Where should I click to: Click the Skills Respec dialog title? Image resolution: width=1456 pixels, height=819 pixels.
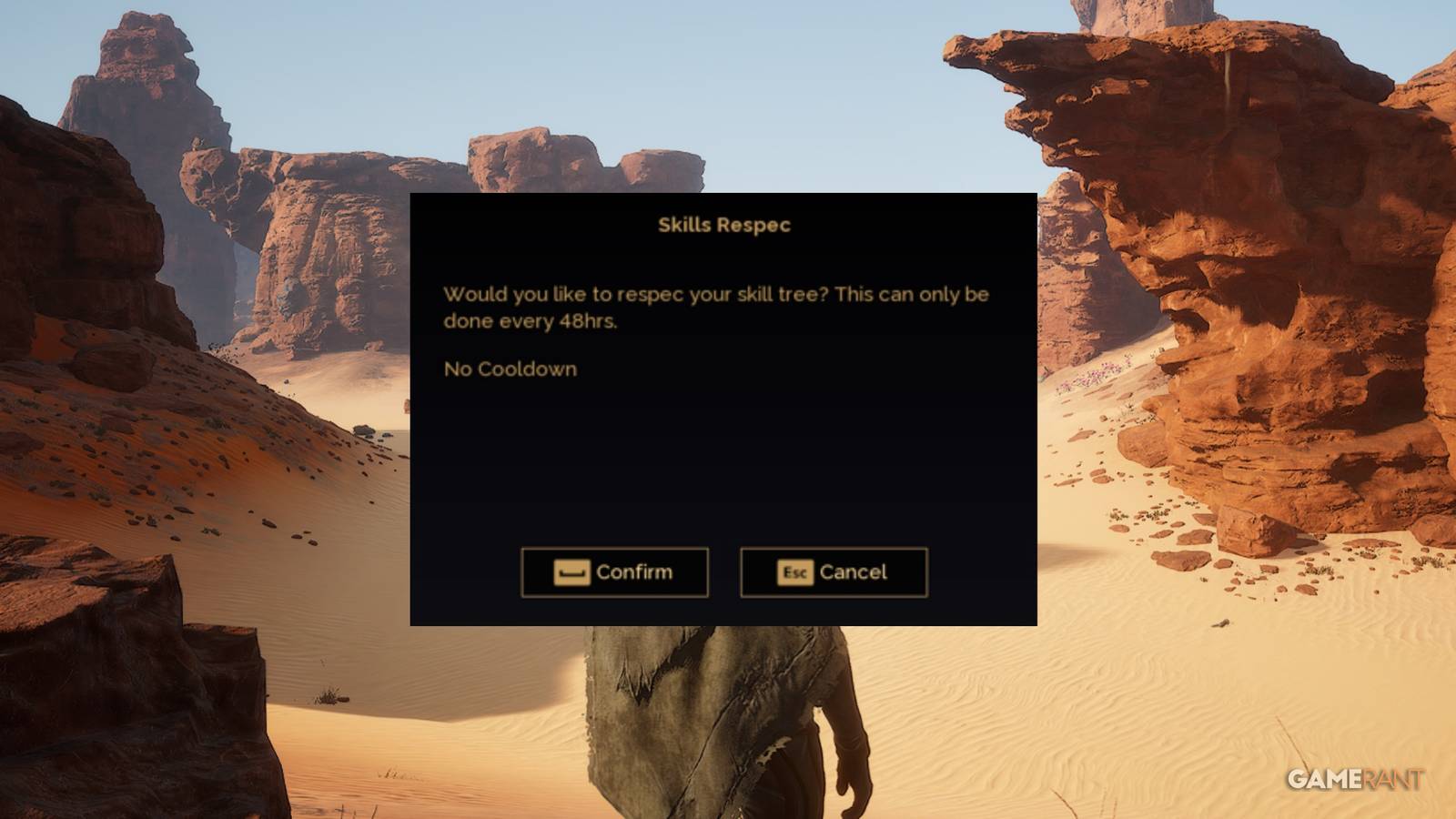[723, 225]
